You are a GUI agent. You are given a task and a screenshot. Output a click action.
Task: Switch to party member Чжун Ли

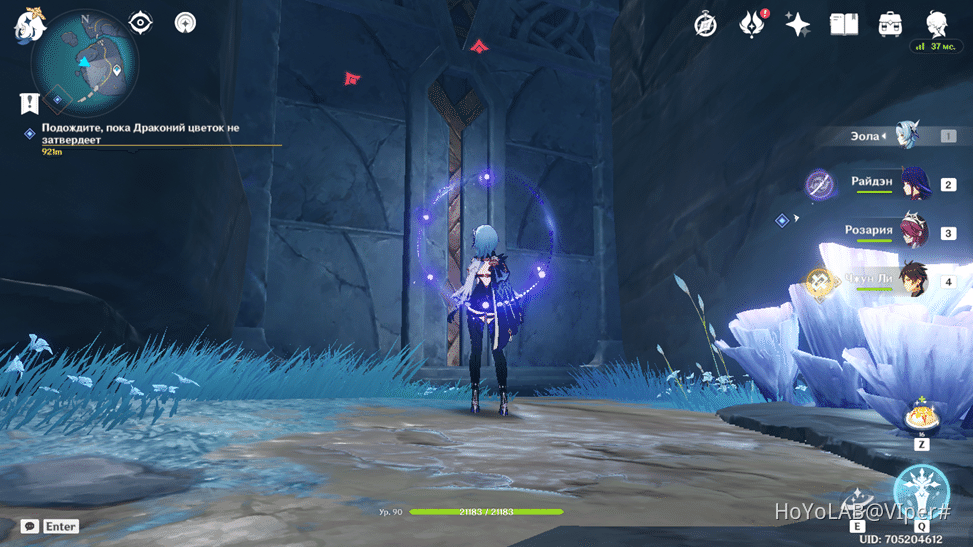pos(912,281)
